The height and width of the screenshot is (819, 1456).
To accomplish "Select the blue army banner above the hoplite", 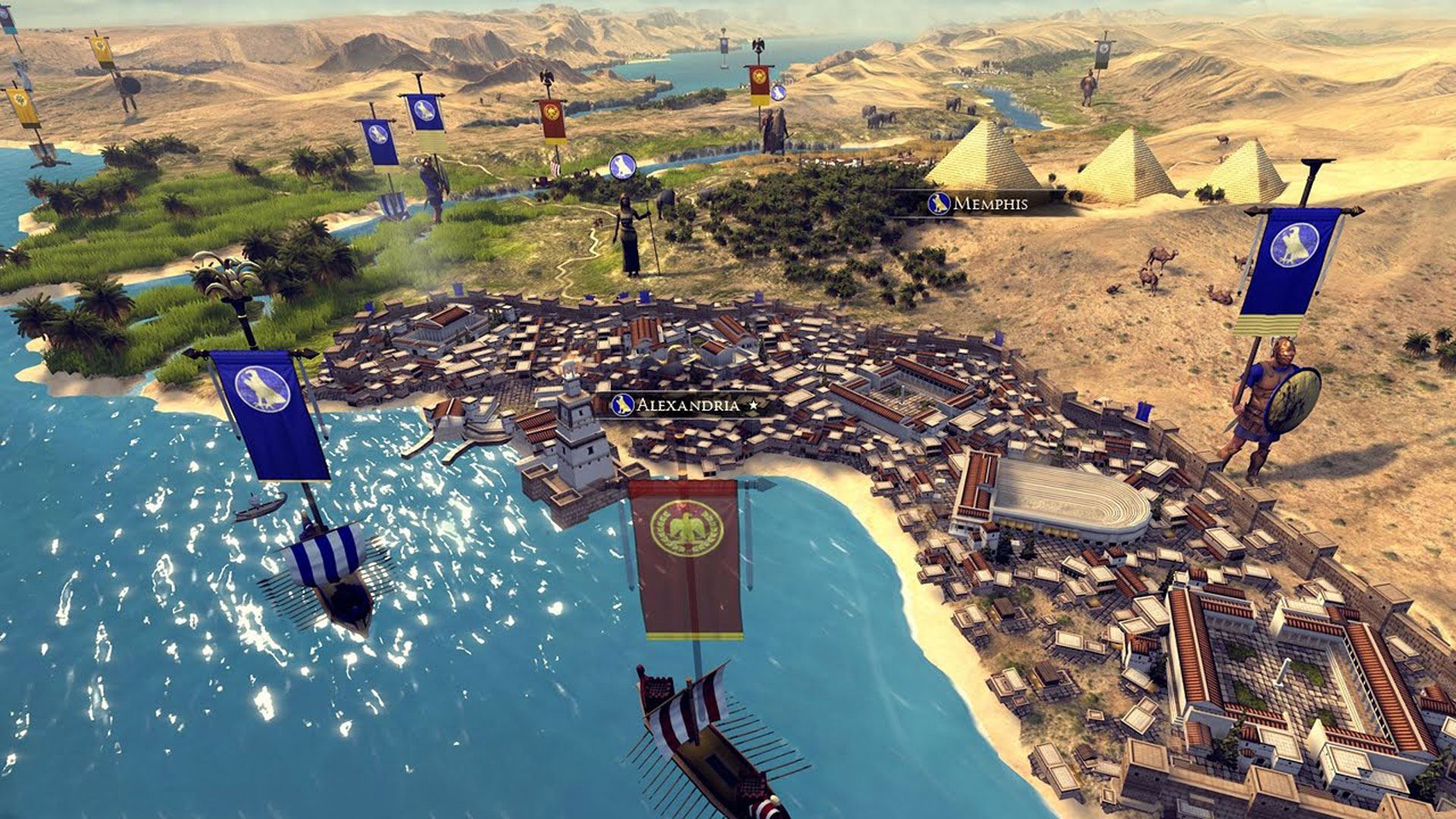I will point(1287,269).
